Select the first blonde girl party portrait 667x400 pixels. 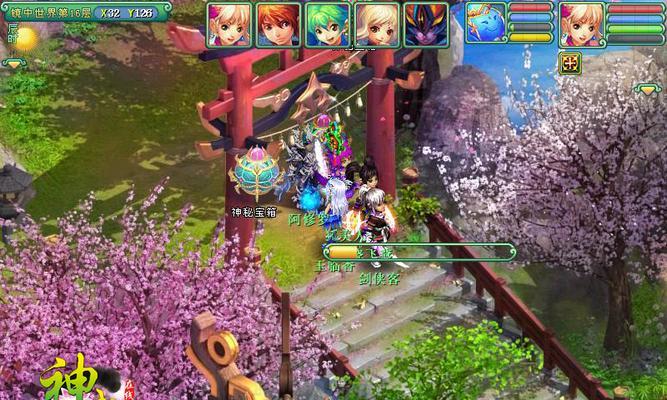click(x=230, y=25)
